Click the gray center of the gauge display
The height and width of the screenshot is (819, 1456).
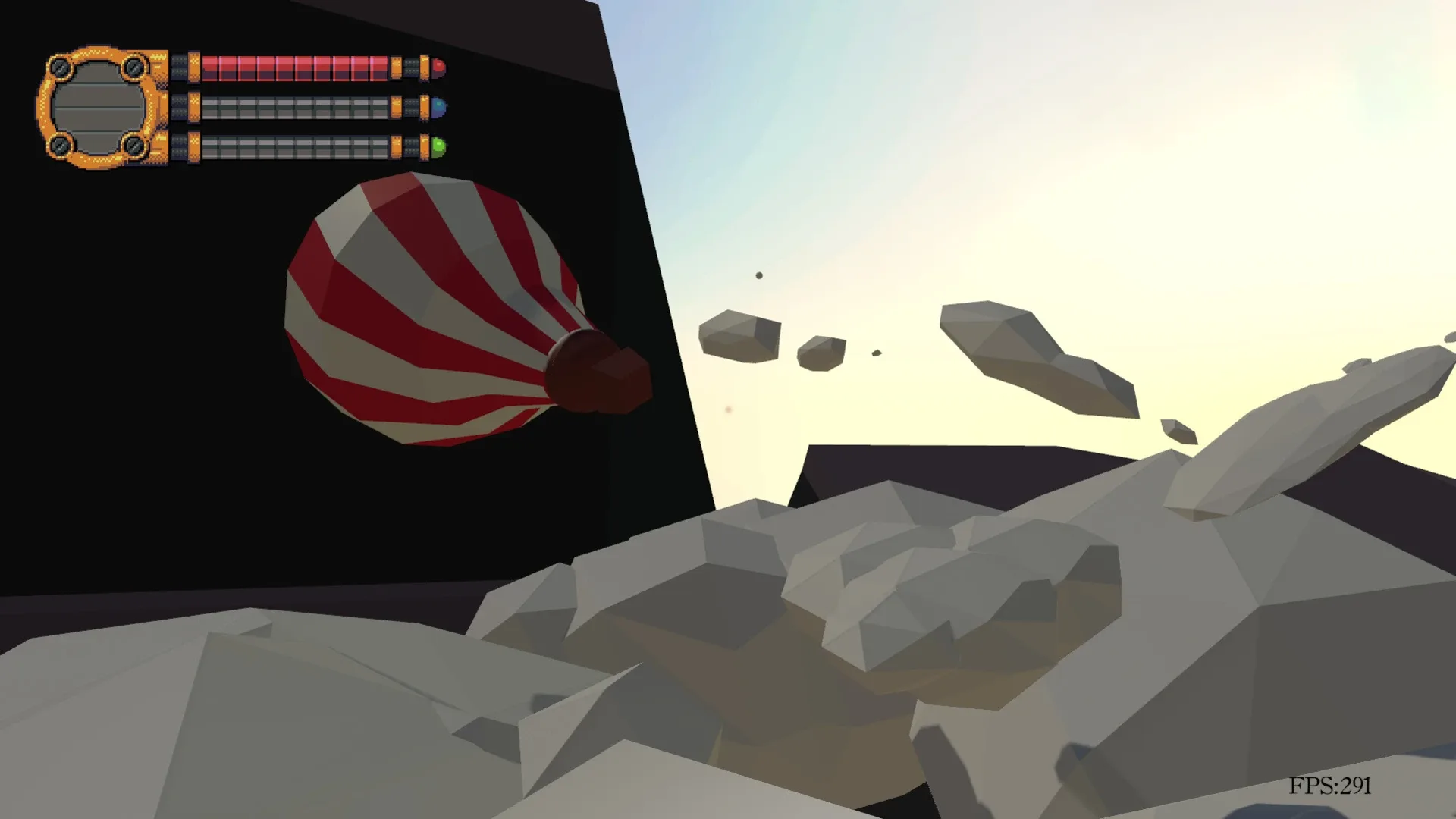pyautogui.click(x=99, y=108)
